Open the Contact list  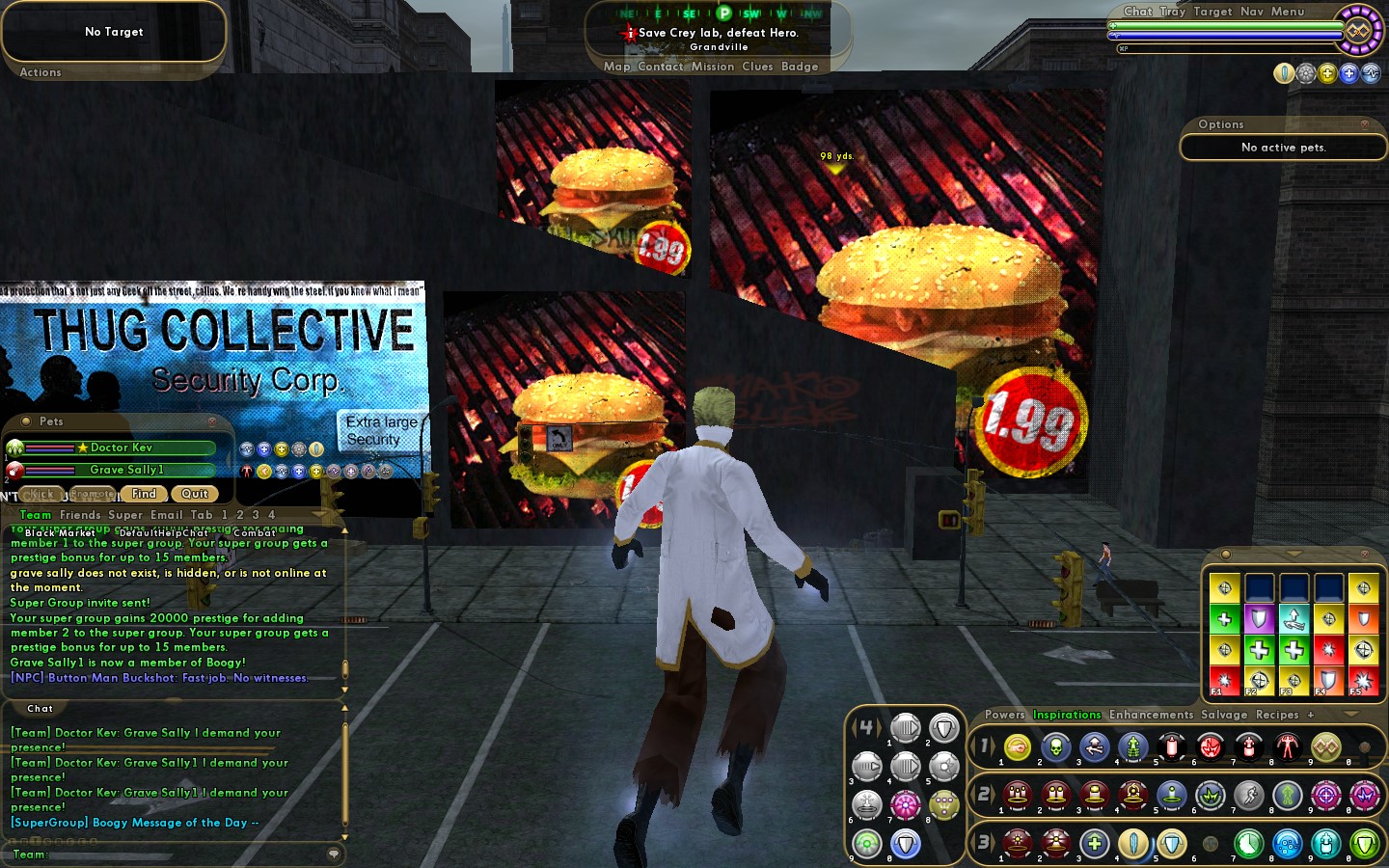(660, 67)
